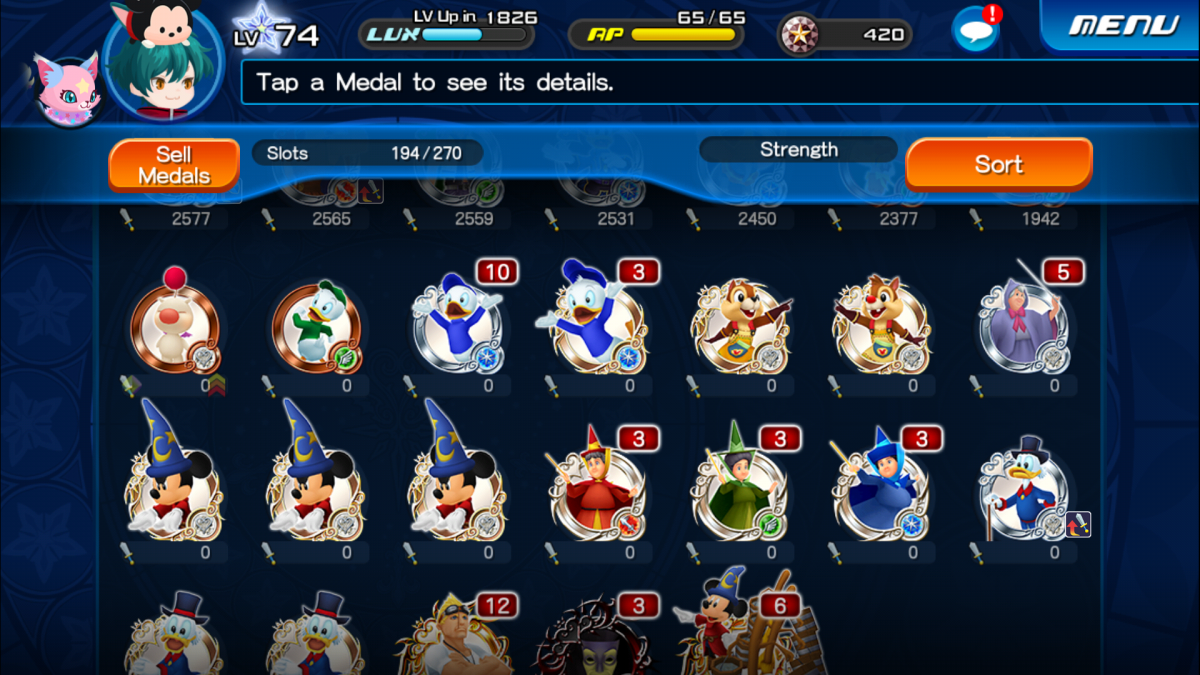Tap the Maleficent medal
This screenshot has height=675, width=1200.
(598, 640)
